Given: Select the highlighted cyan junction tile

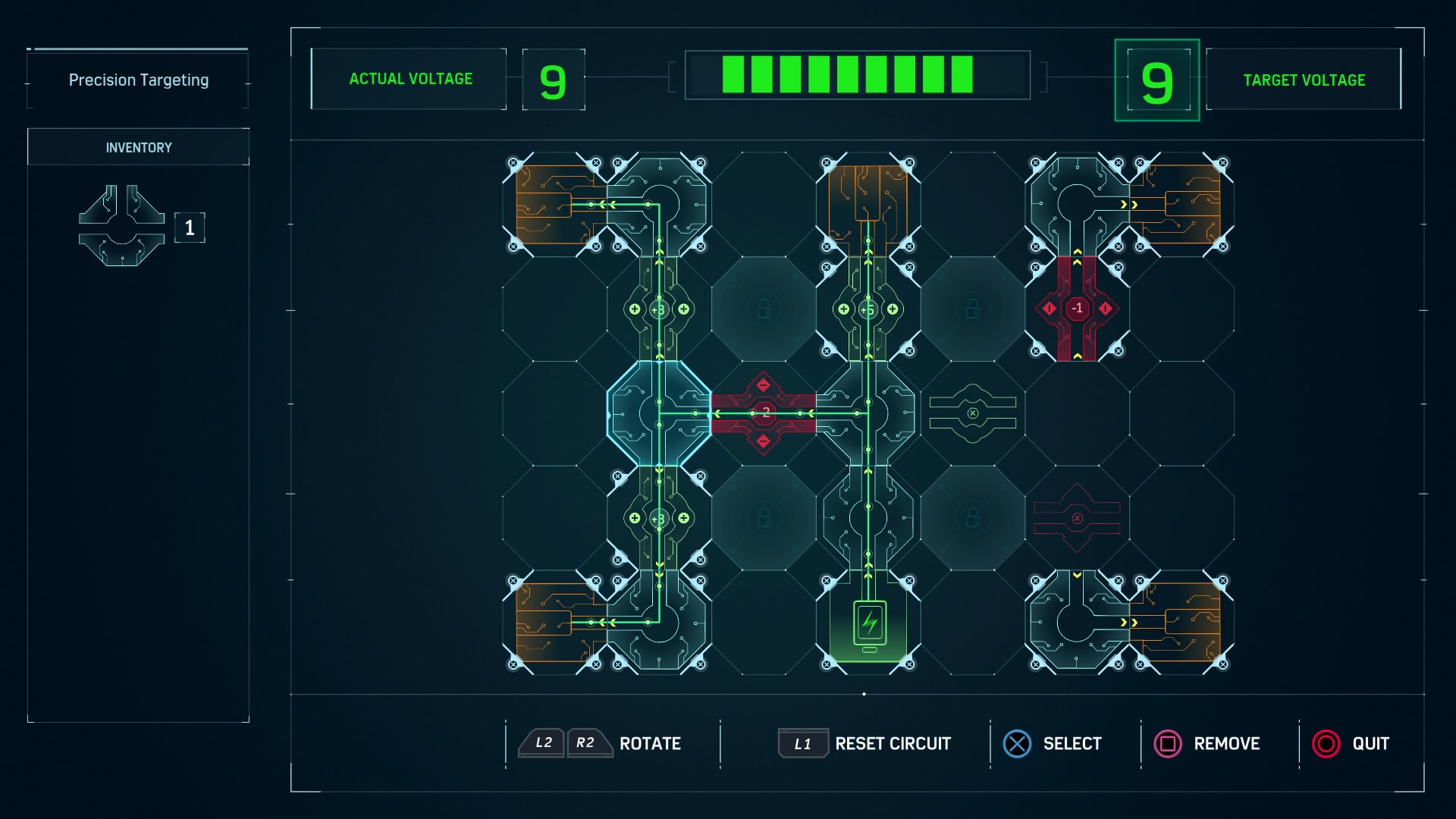Looking at the screenshot, I should tap(659, 413).
